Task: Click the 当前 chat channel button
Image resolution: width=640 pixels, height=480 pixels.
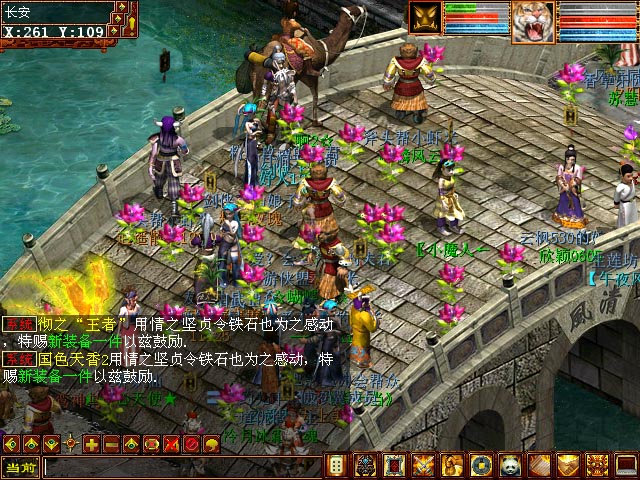Action: coord(20,466)
